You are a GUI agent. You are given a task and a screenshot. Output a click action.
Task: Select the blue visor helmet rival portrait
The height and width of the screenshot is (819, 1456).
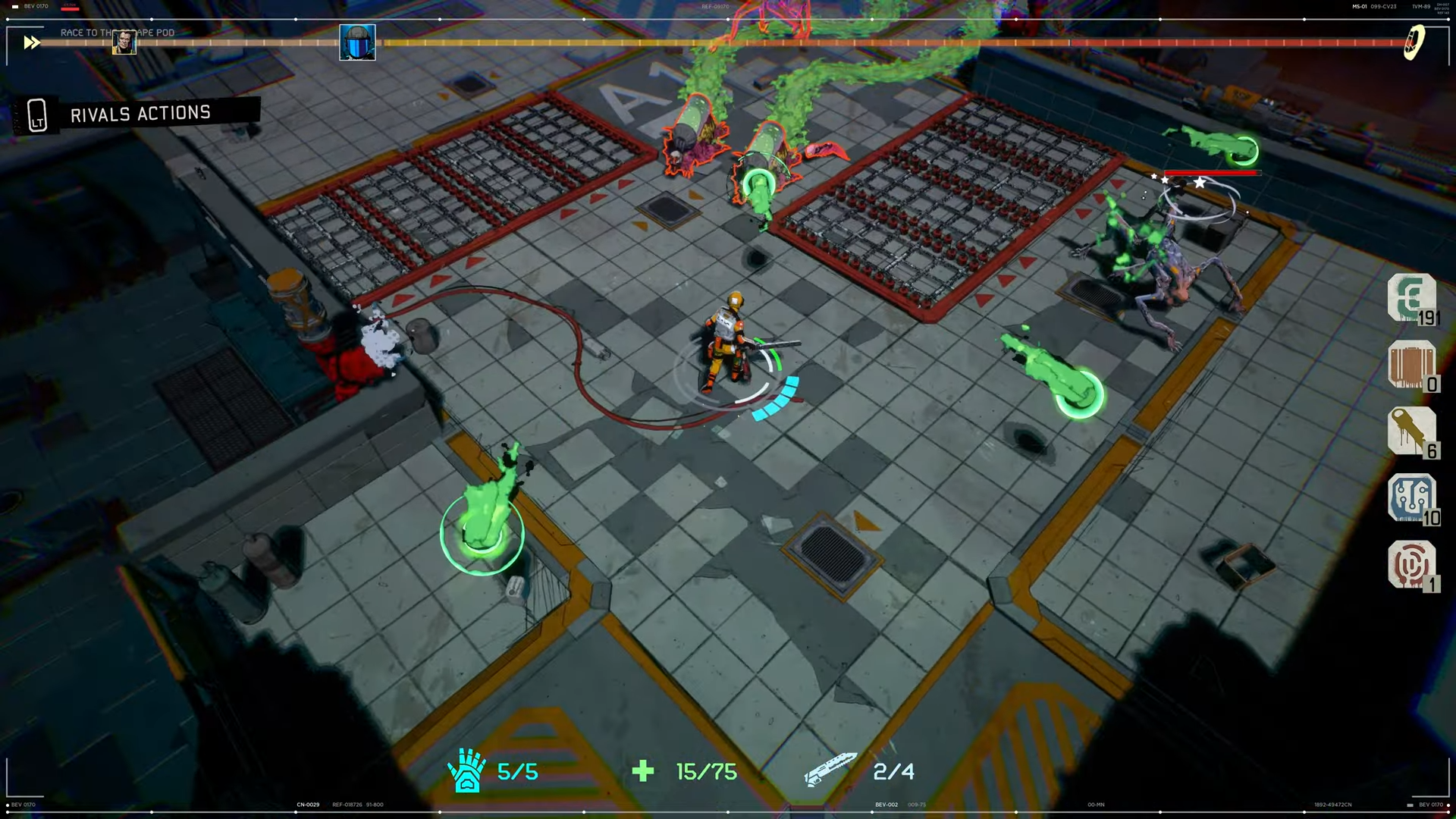357,42
